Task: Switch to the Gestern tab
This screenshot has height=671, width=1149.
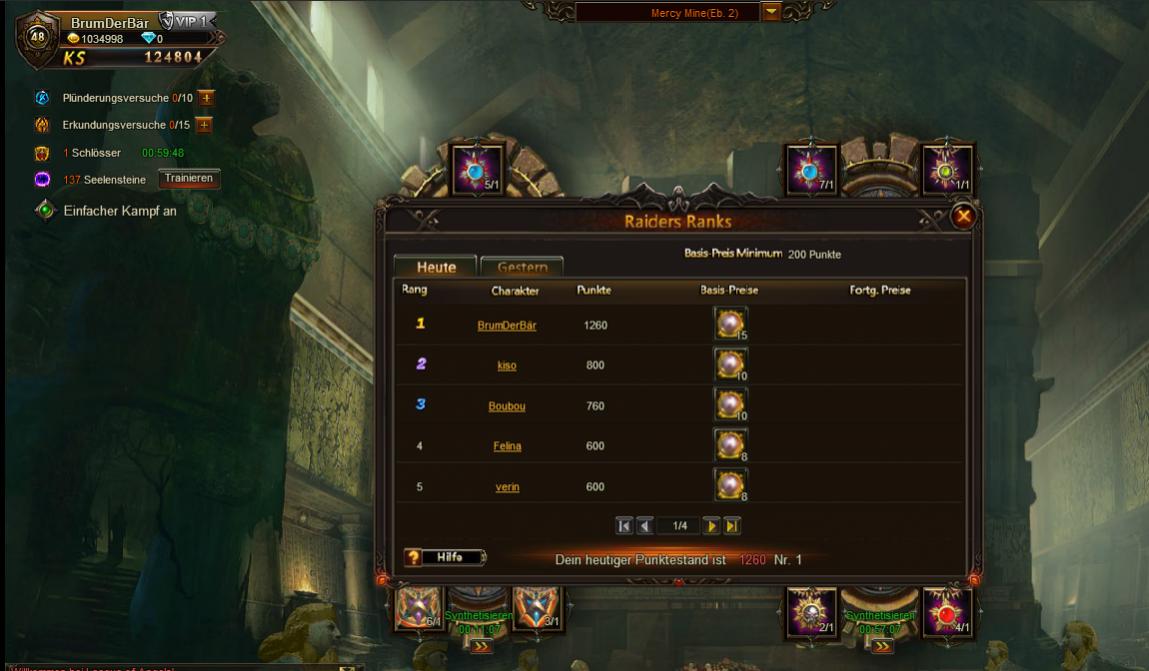Action: 522,267
